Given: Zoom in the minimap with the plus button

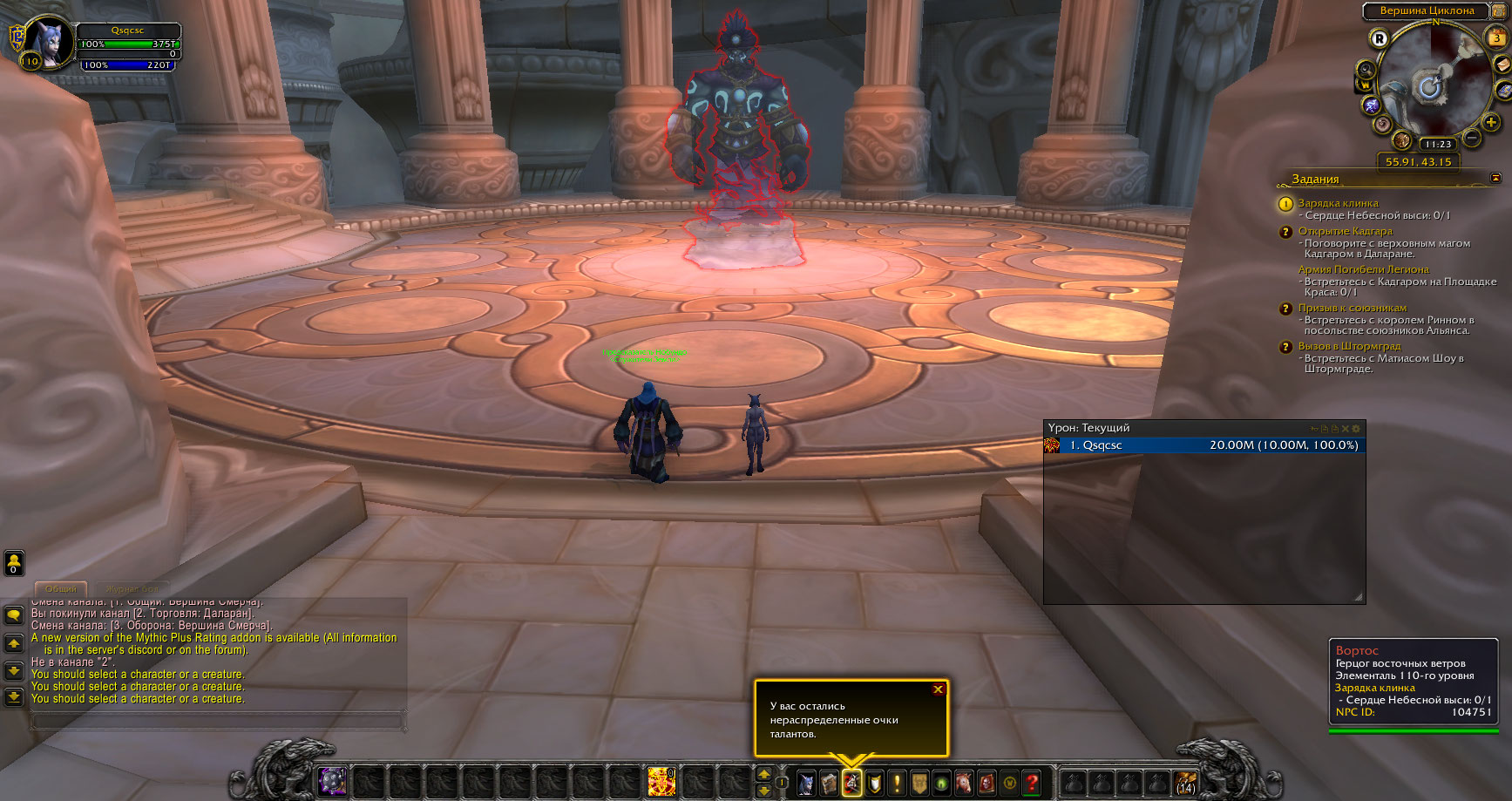Looking at the screenshot, I should [x=1492, y=123].
